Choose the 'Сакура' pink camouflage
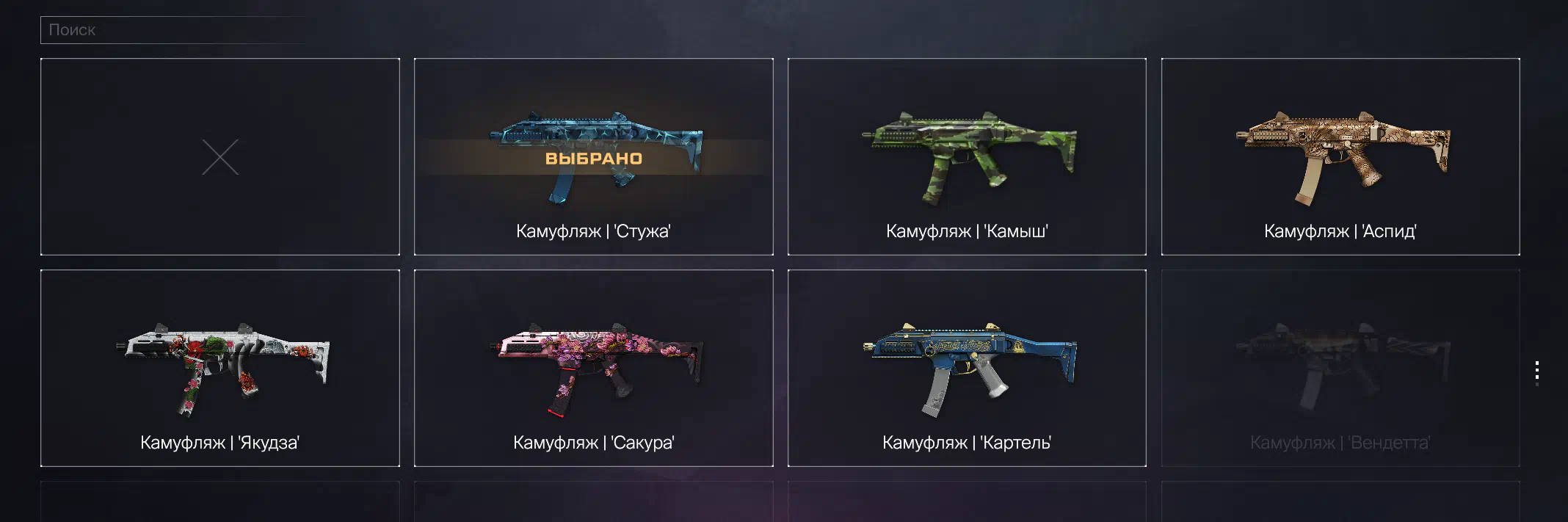Screen dimensions: 1568x522 [x=593, y=368]
